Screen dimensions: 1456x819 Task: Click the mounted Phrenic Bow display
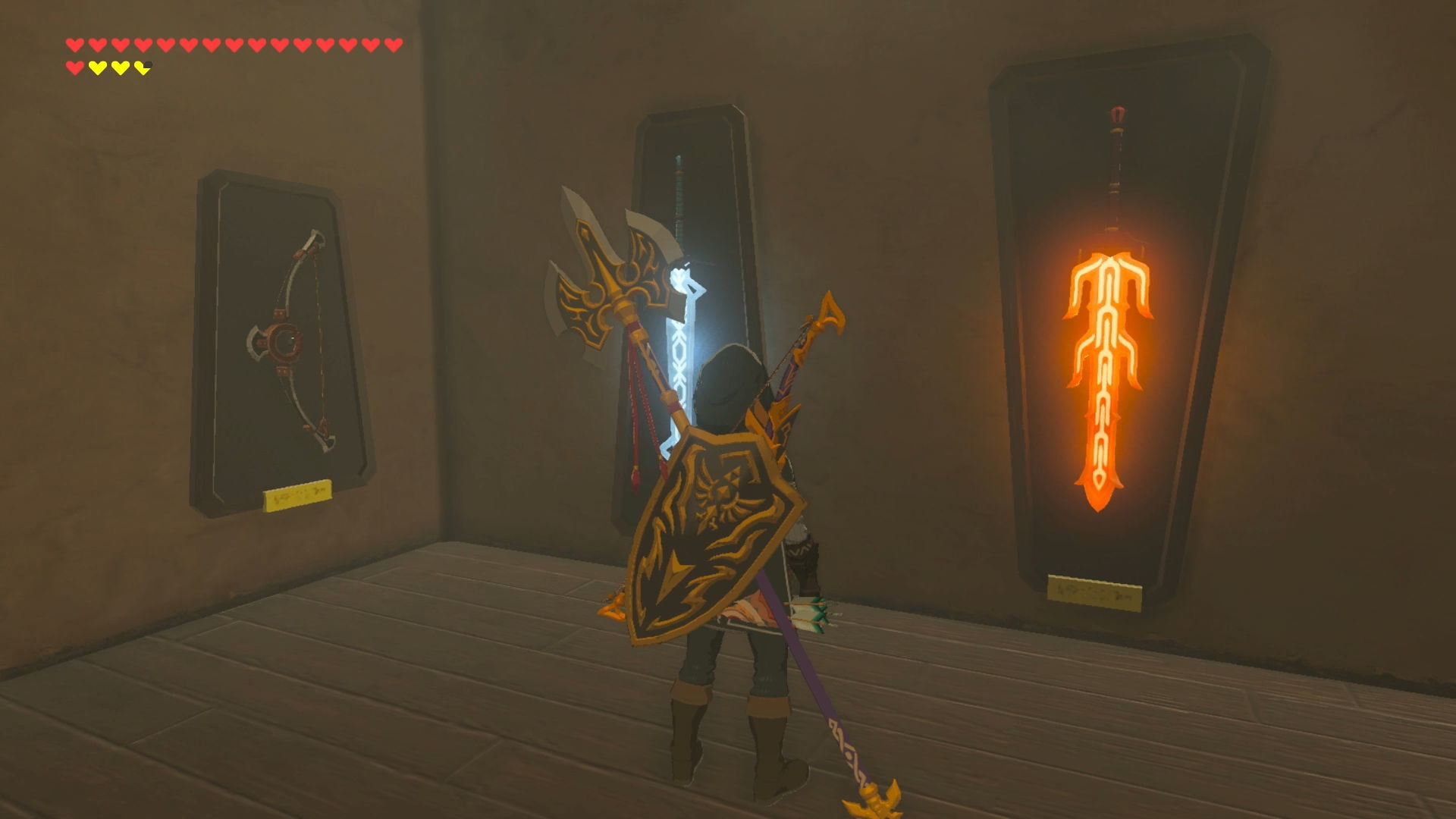click(288, 334)
